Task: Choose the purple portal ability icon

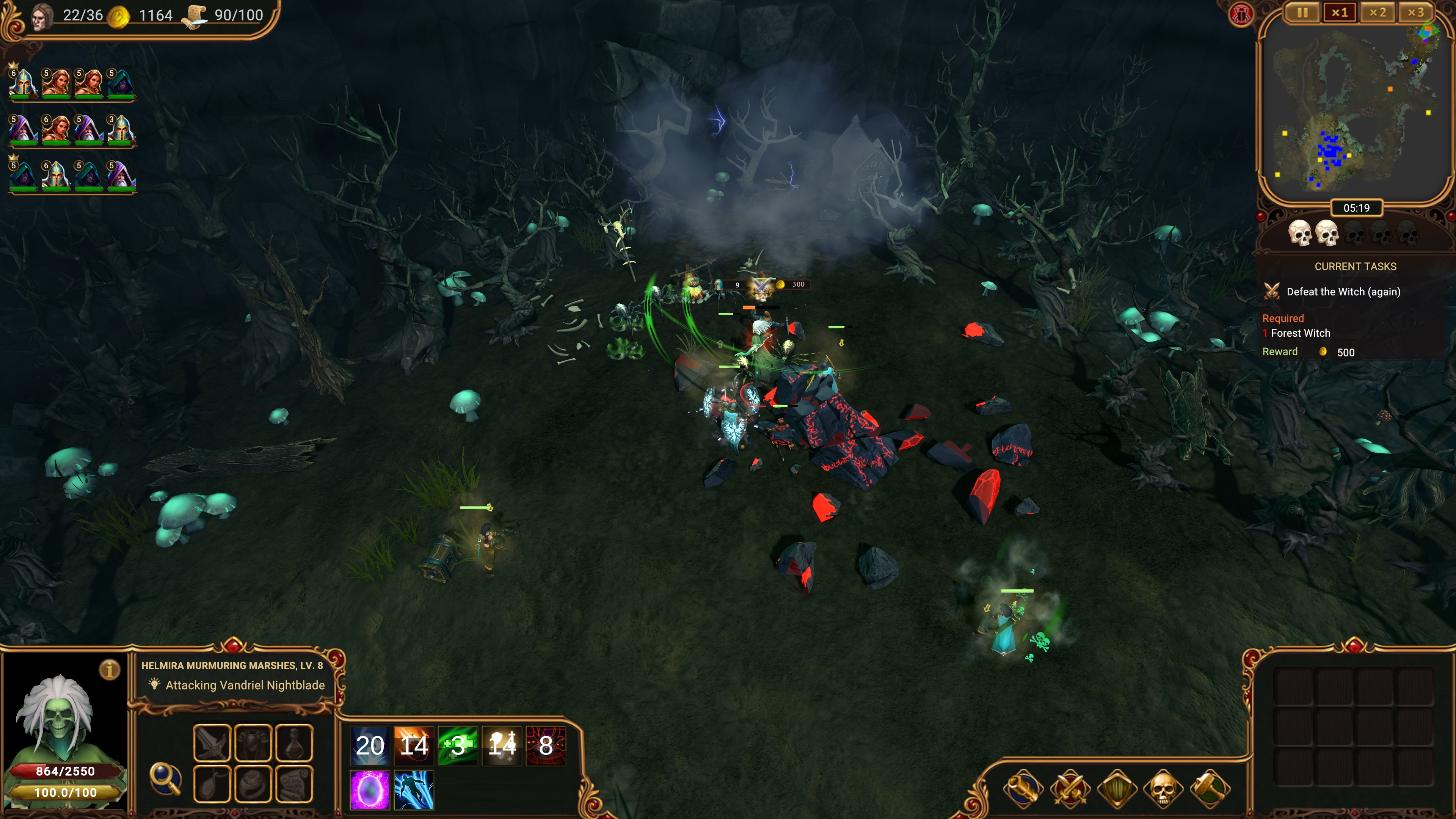Action: (x=370, y=789)
